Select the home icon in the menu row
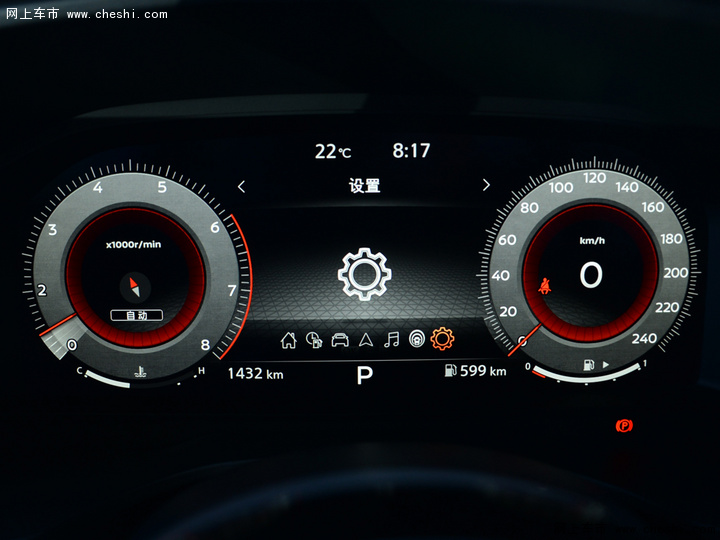 [289, 340]
